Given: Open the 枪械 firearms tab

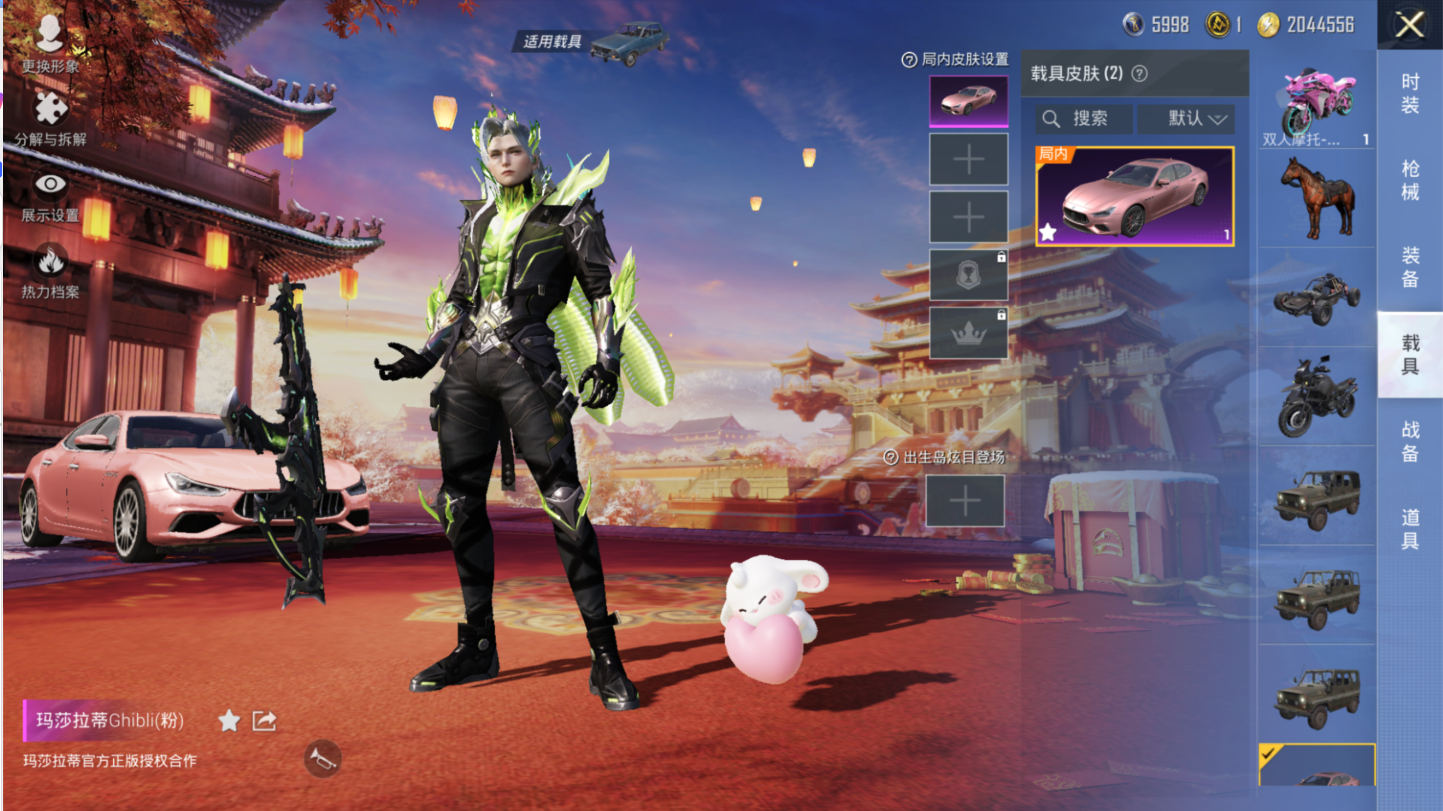Looking at the screenshot, I should tap(1409, 180).
